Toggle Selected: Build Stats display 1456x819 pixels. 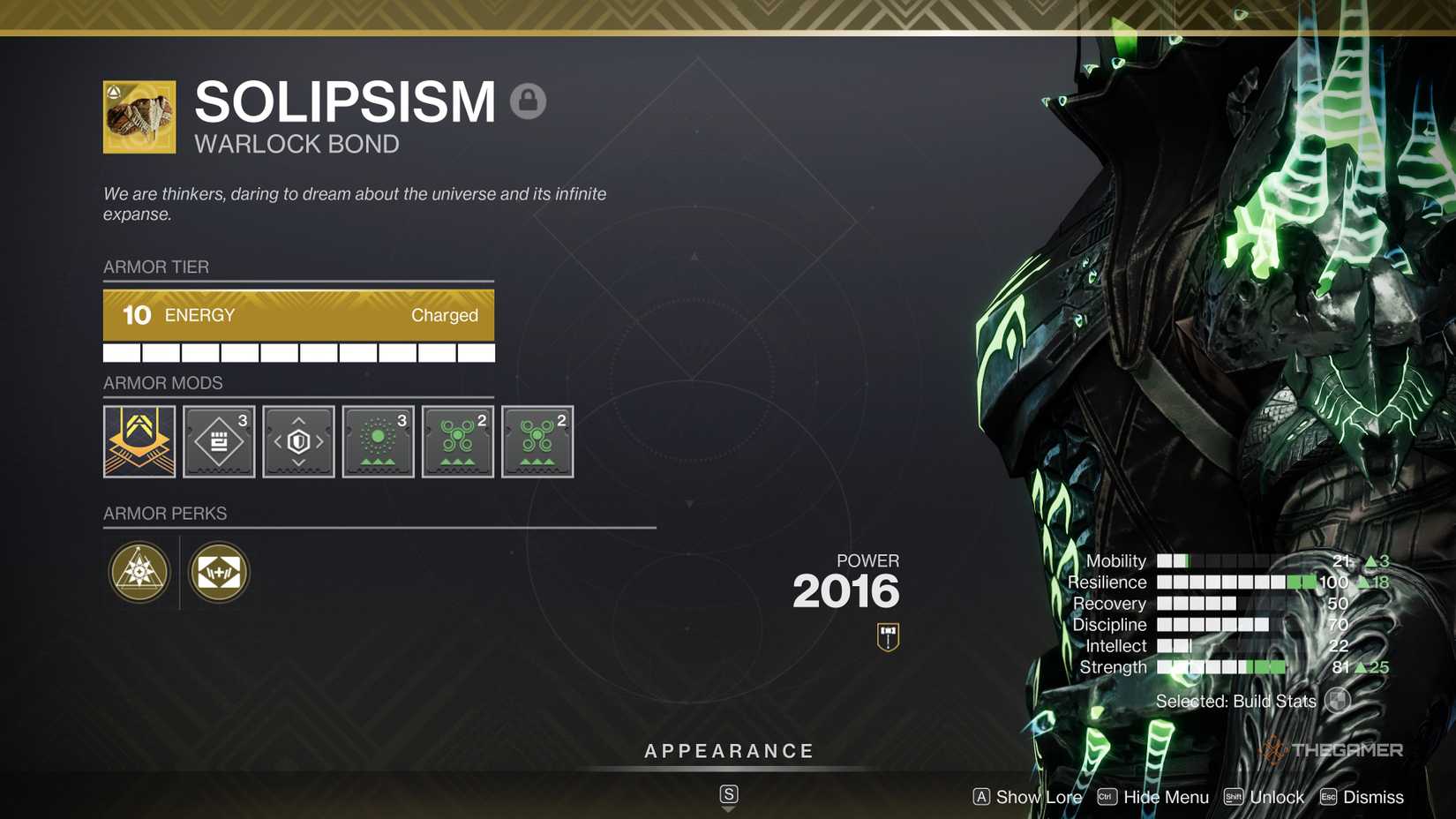(1234, 701)
